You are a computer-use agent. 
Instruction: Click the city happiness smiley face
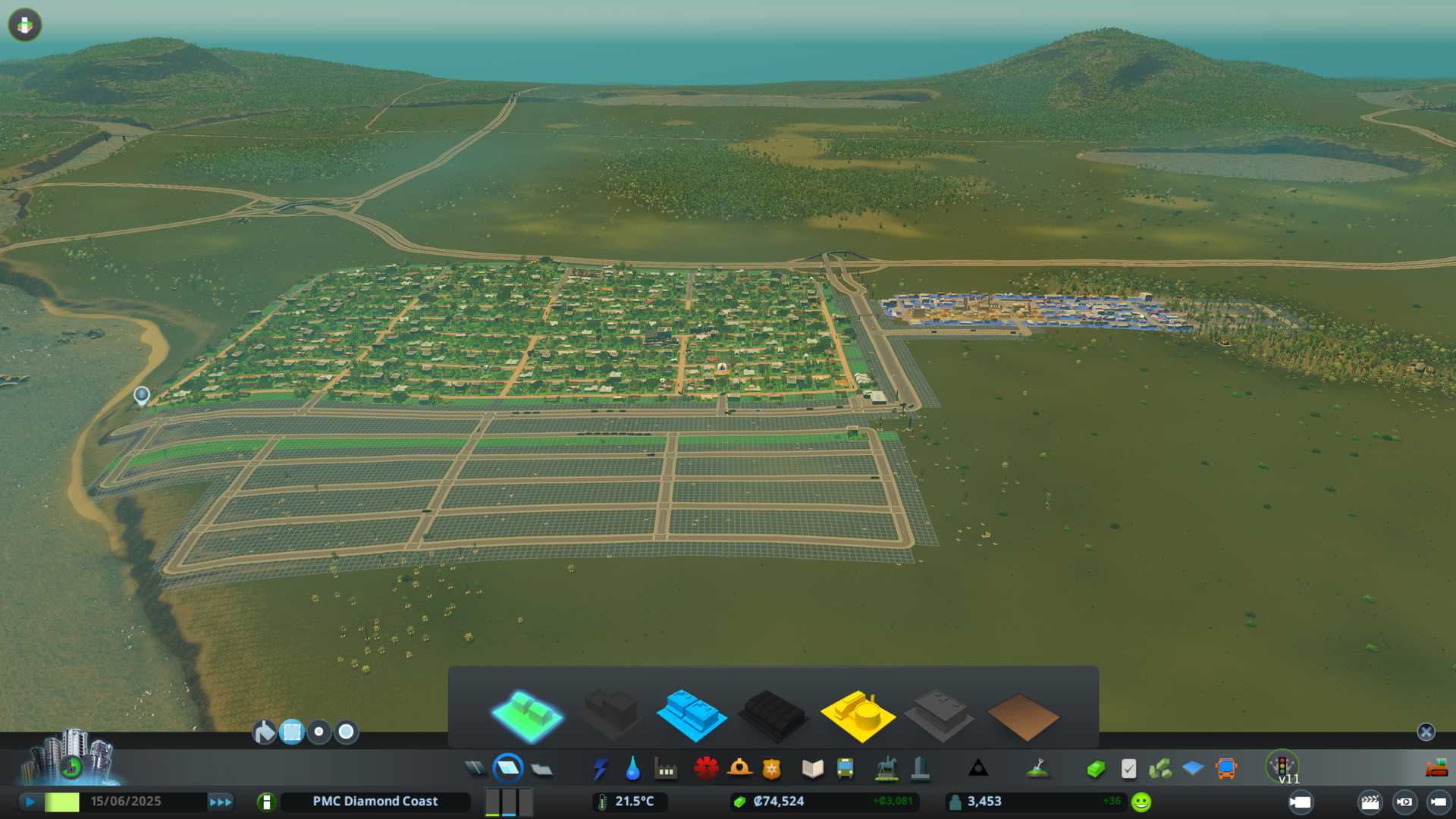pos(1141,802)
